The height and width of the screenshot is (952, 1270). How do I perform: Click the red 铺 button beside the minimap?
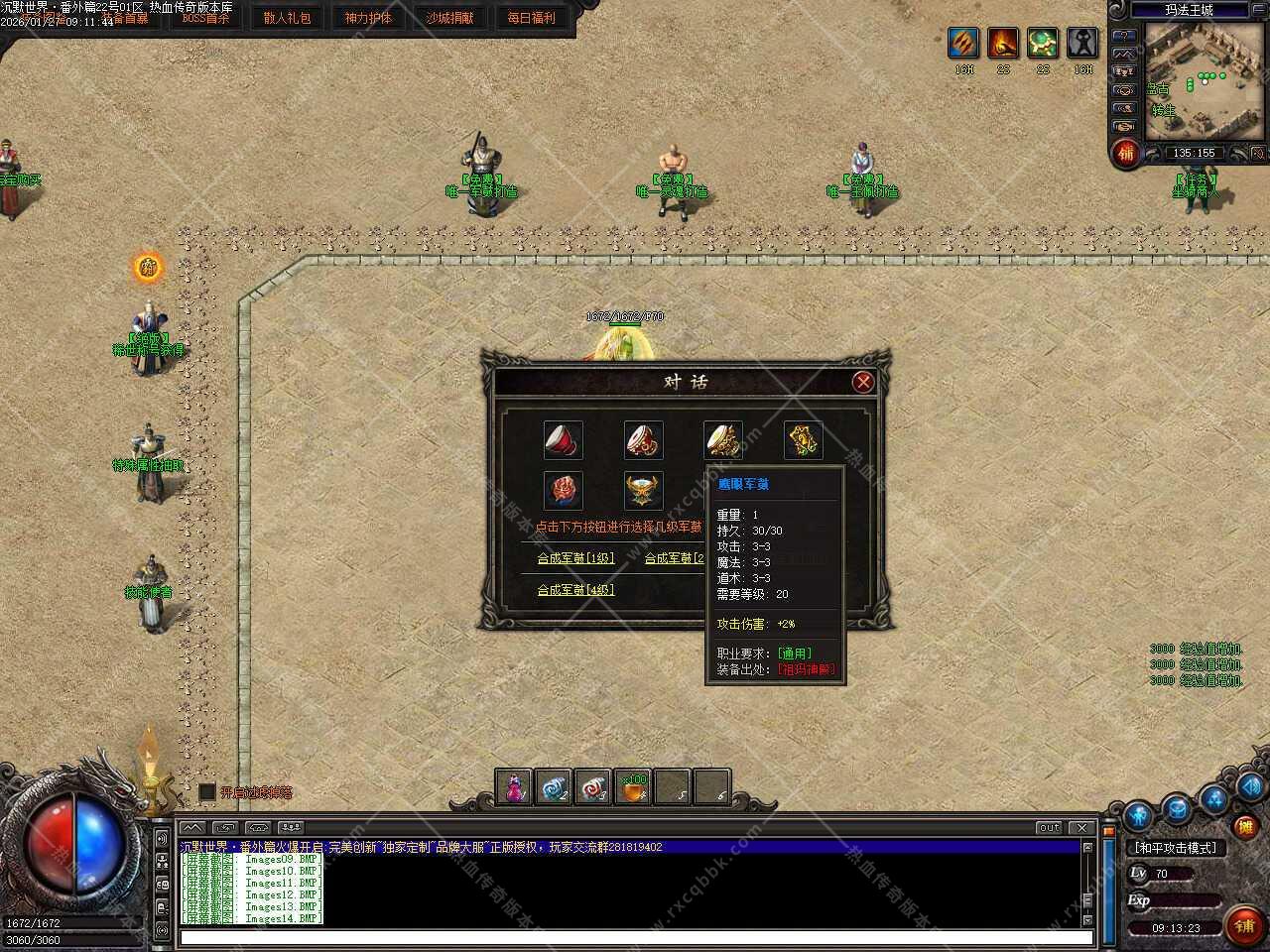click(1126, 153)
